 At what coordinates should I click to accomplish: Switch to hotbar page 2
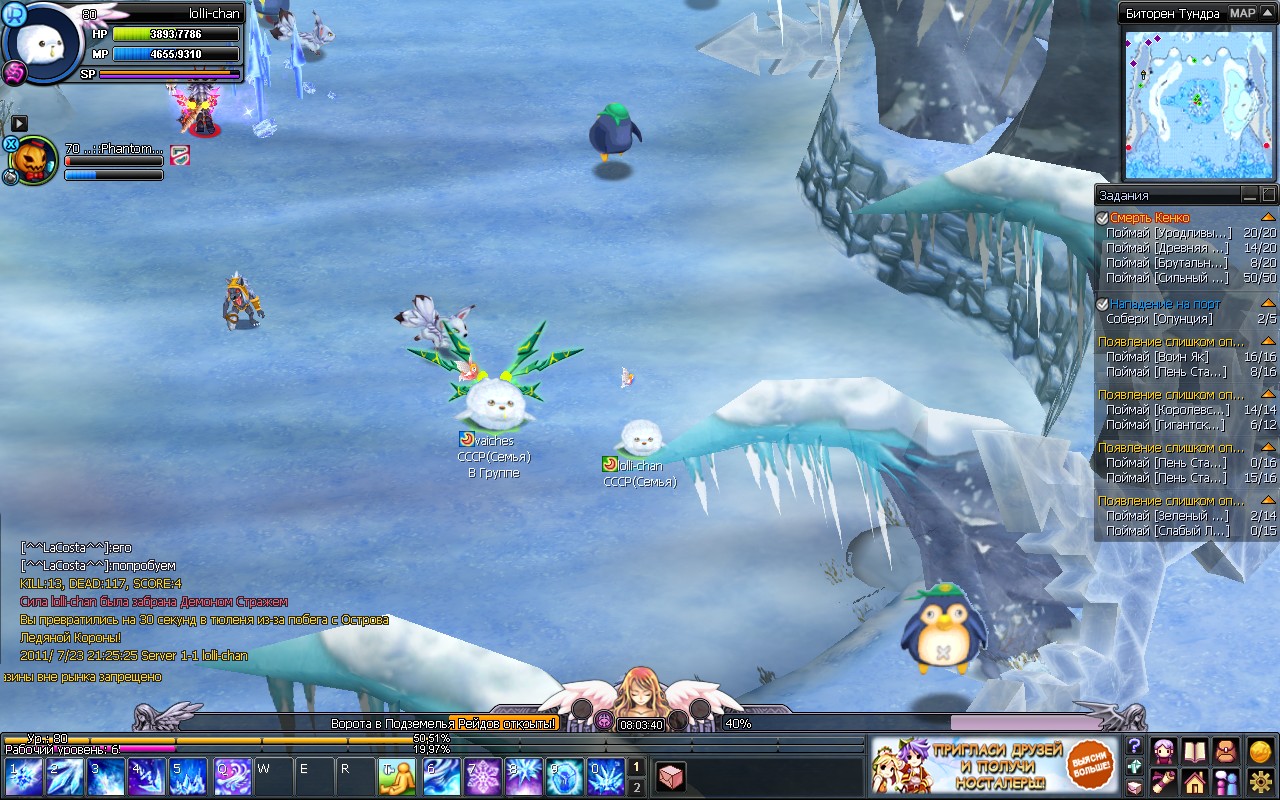point(635,788)
